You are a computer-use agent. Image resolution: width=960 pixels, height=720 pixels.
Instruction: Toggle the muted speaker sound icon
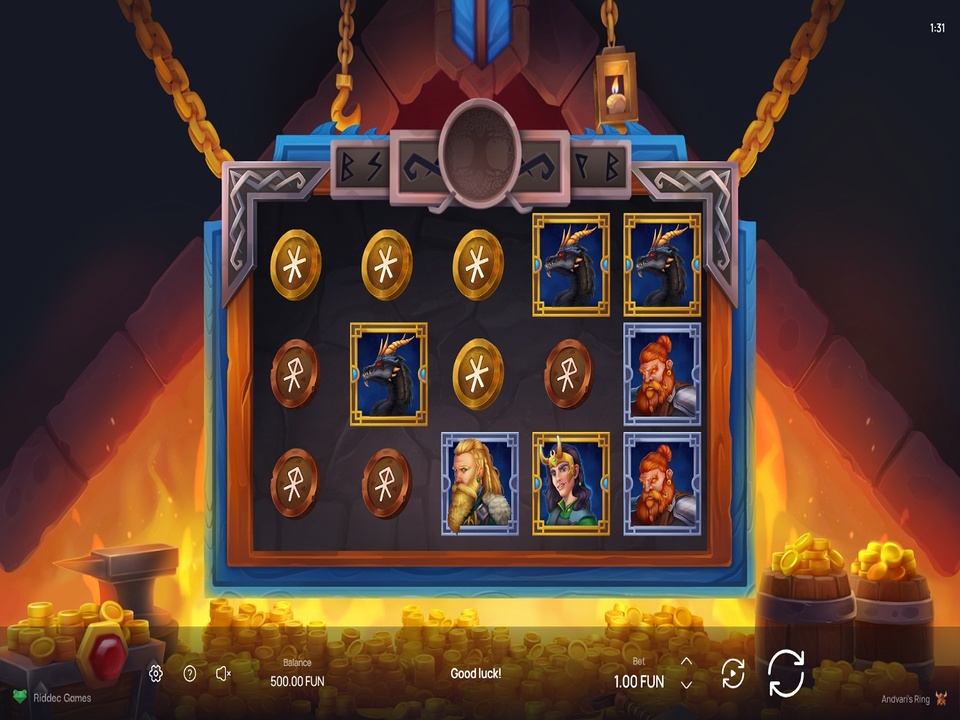coord(223,674)
